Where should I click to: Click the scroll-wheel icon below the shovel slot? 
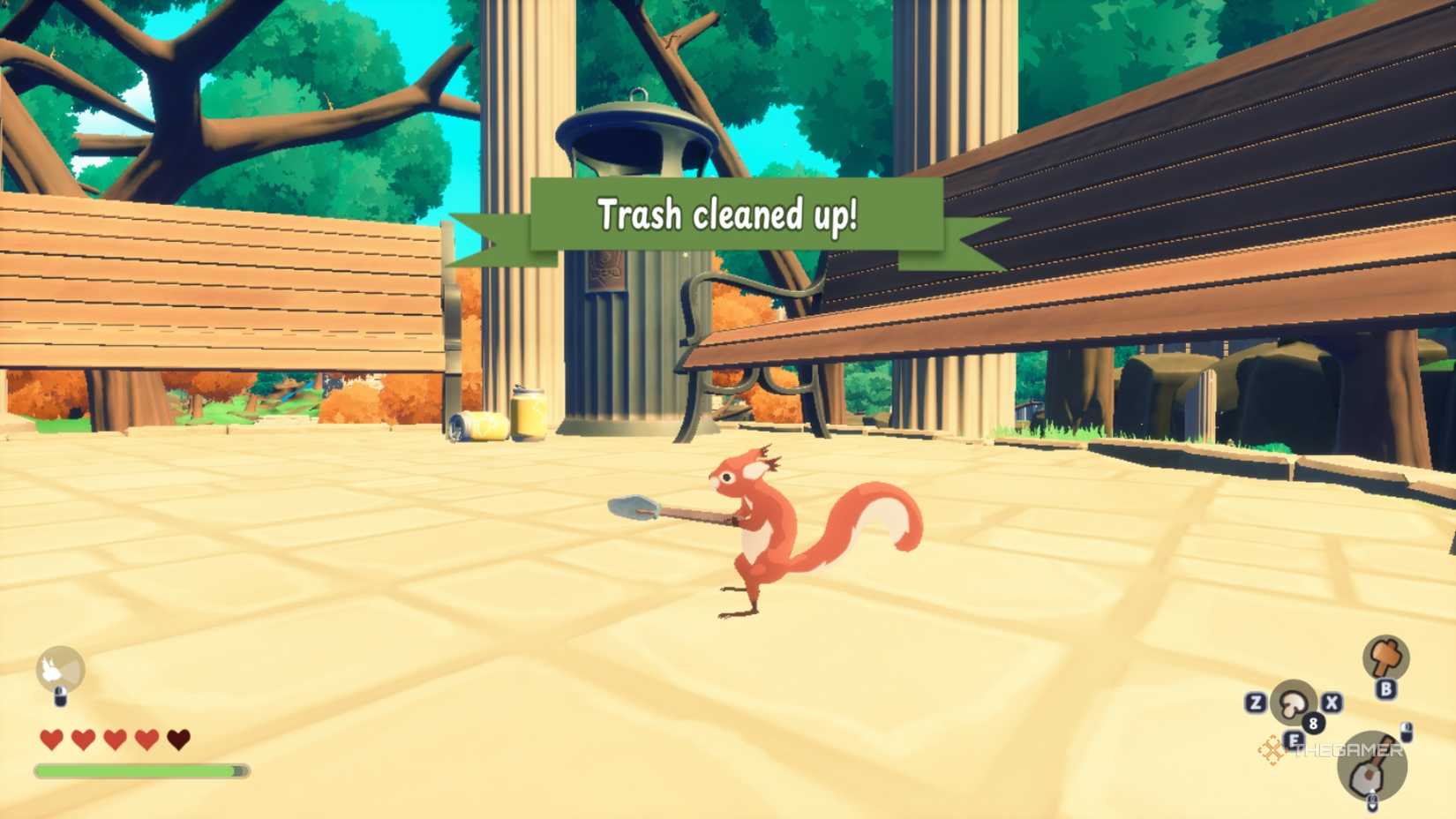(1371, 803)
